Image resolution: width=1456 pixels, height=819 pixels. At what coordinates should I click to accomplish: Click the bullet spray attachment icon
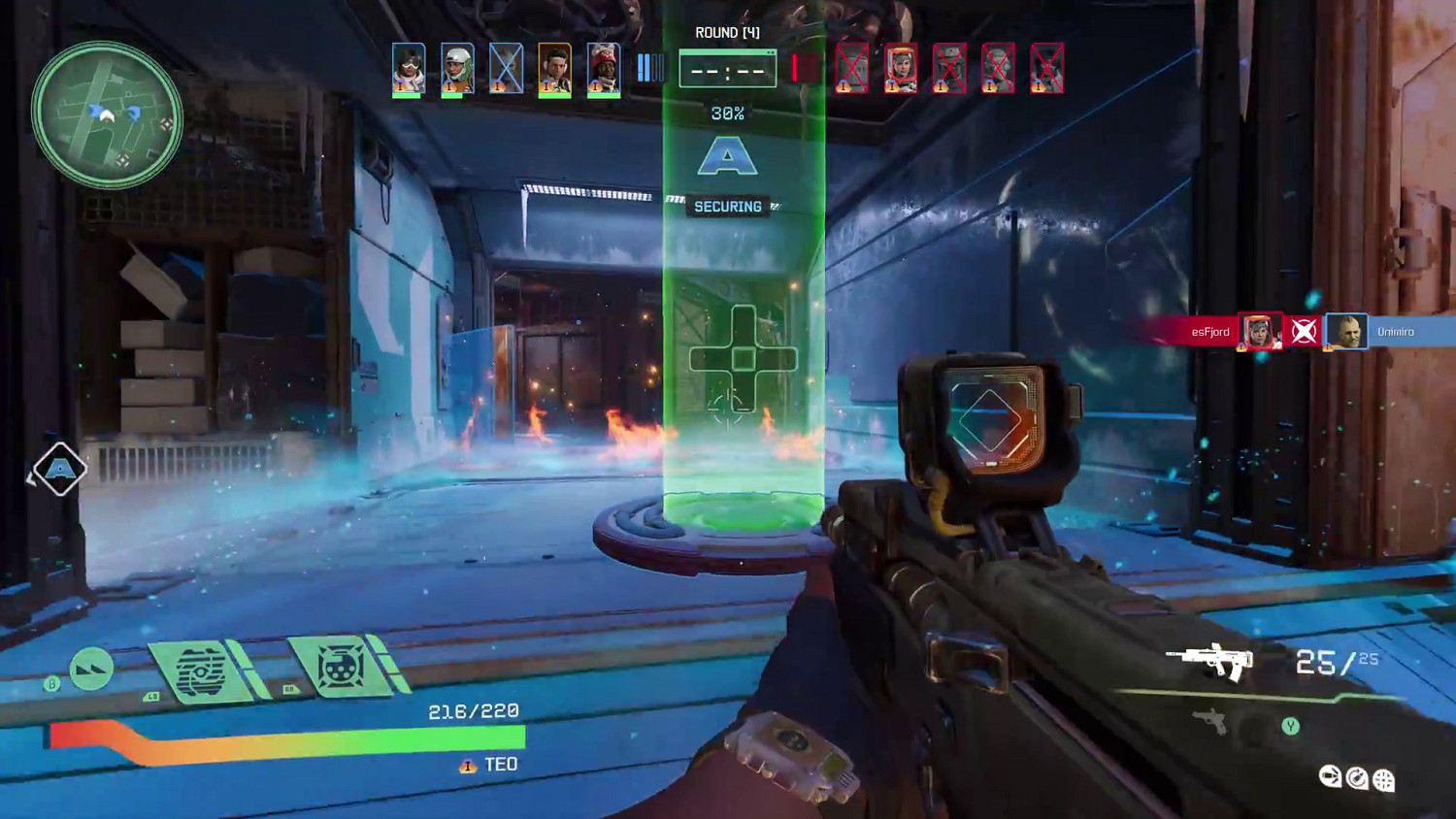1330,776
